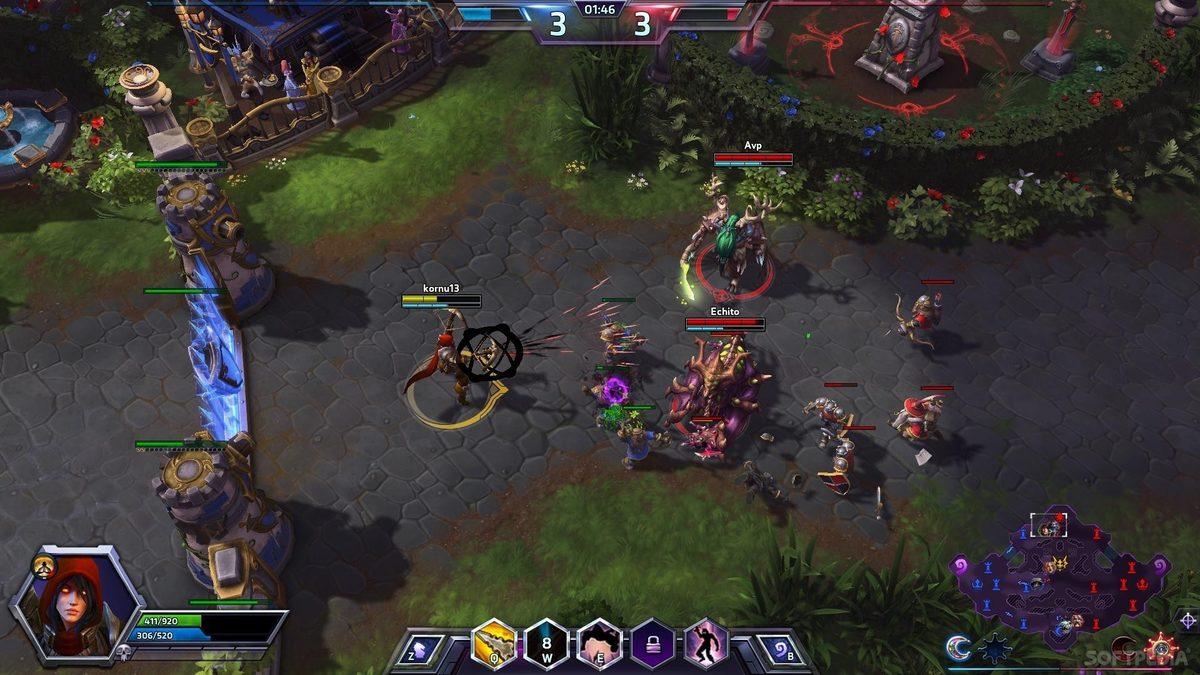Image resolution: width=1200 pixels, height=675 pixels.
Task: Select the glowing blue crescent moon icon
Action: [x=959, y=649]
